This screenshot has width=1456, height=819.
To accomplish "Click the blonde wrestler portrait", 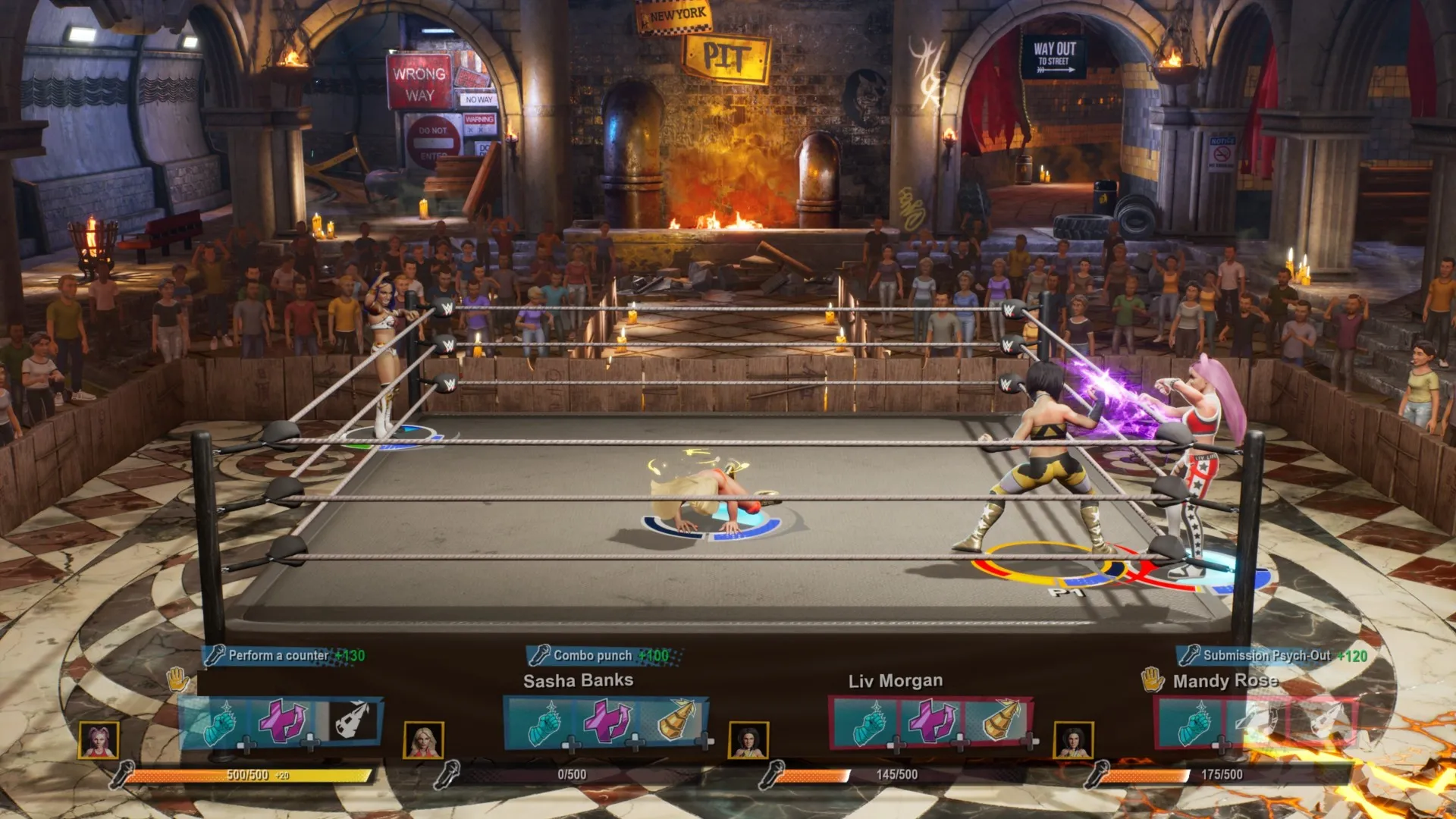I will [424, 740].
